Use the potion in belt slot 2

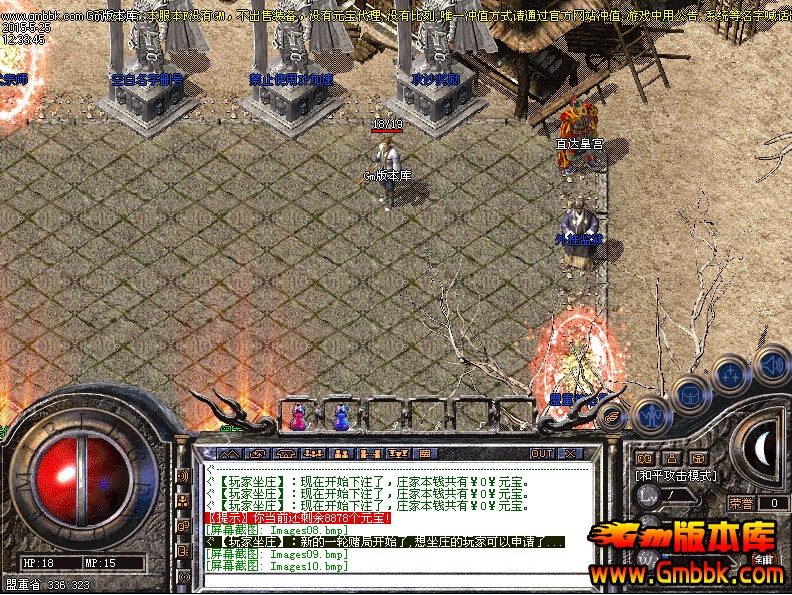(x=341, y=415)
